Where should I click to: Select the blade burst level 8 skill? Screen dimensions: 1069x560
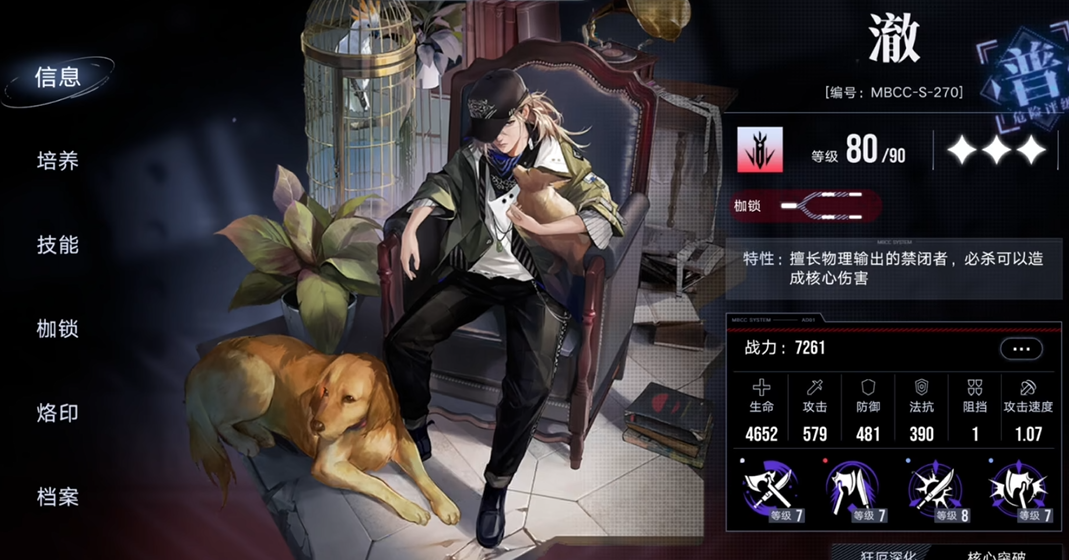pos(934,491)
